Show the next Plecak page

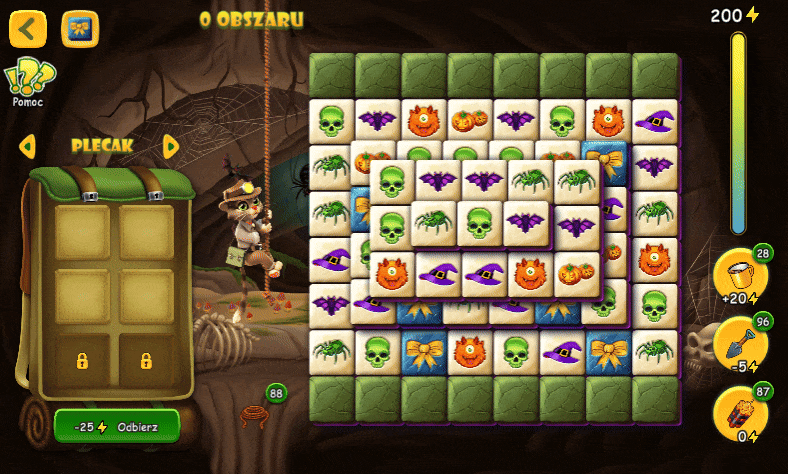click(x=171, y=146)
